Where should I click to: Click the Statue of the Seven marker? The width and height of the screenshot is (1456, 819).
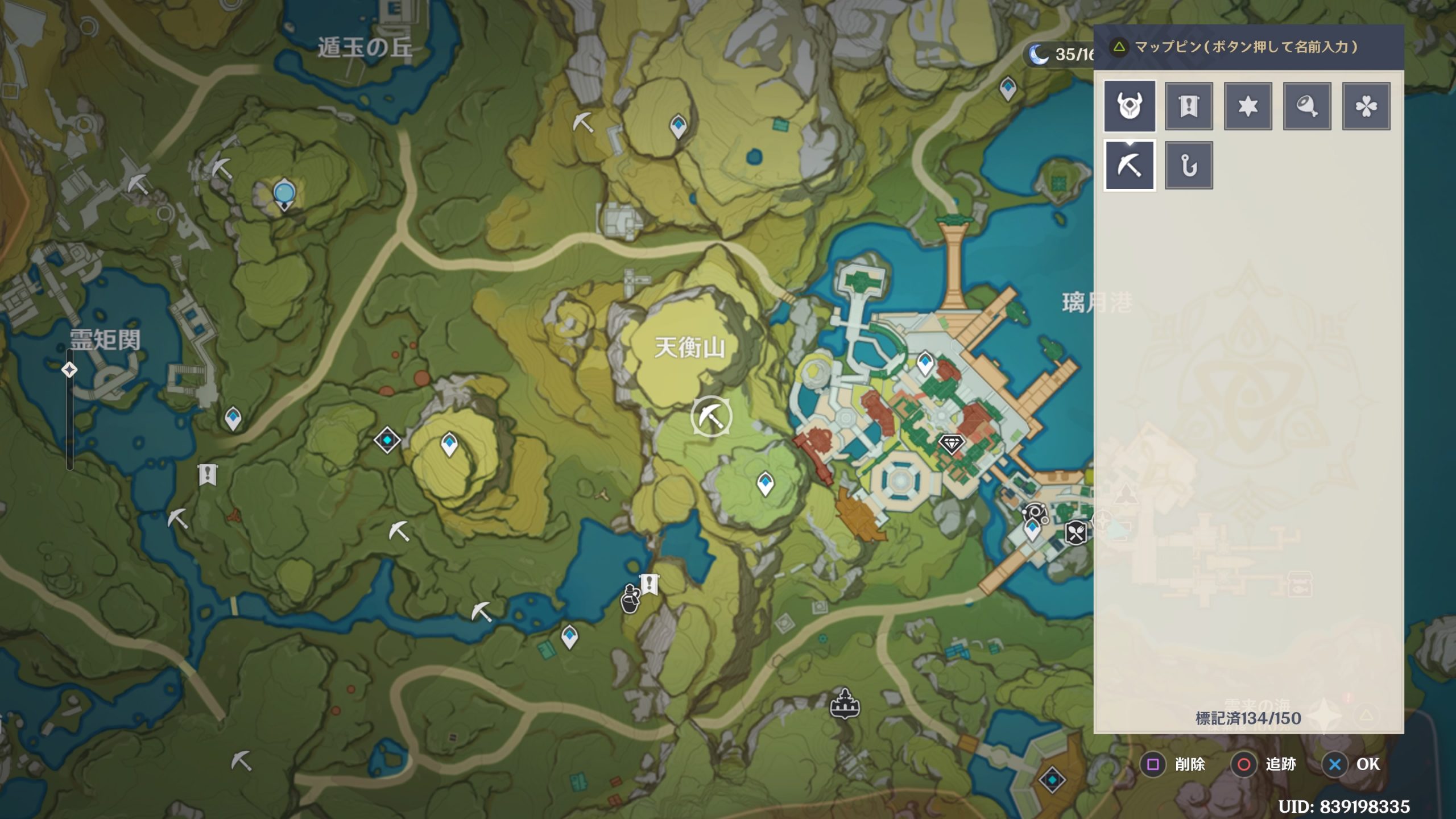click(x=283, y=194)
